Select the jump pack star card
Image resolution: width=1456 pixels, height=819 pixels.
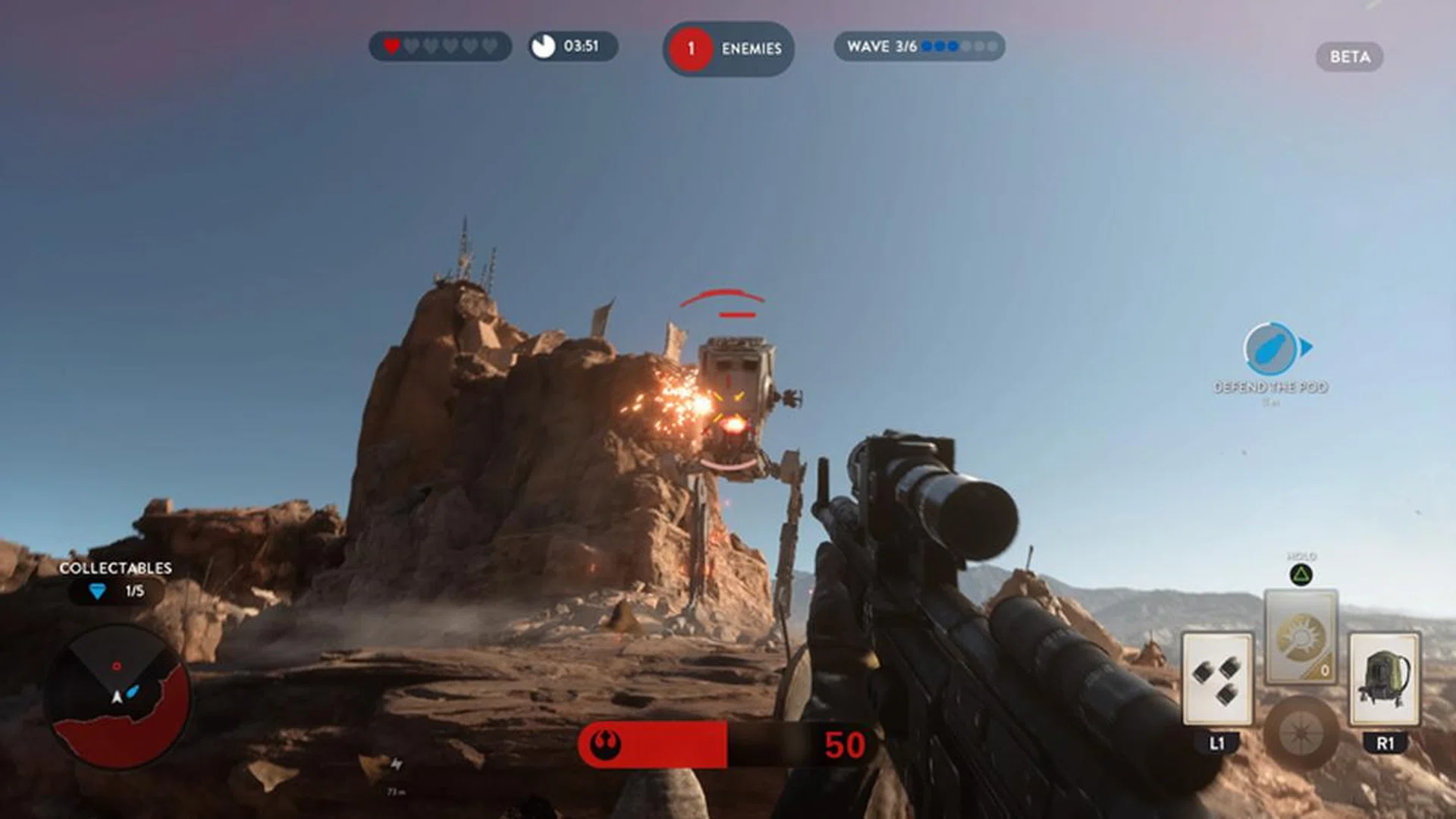point(1384,679)
